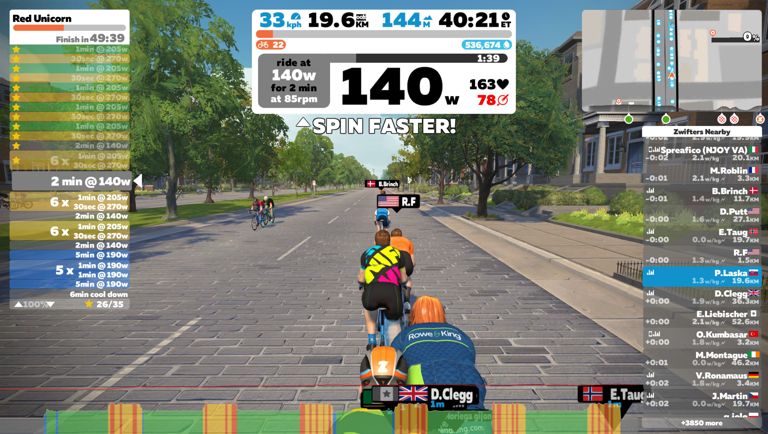This screenshot has width=768, height=434.
Task: Click the B.Brinch name tag above the rider
Action: click(x=385, y=184)
